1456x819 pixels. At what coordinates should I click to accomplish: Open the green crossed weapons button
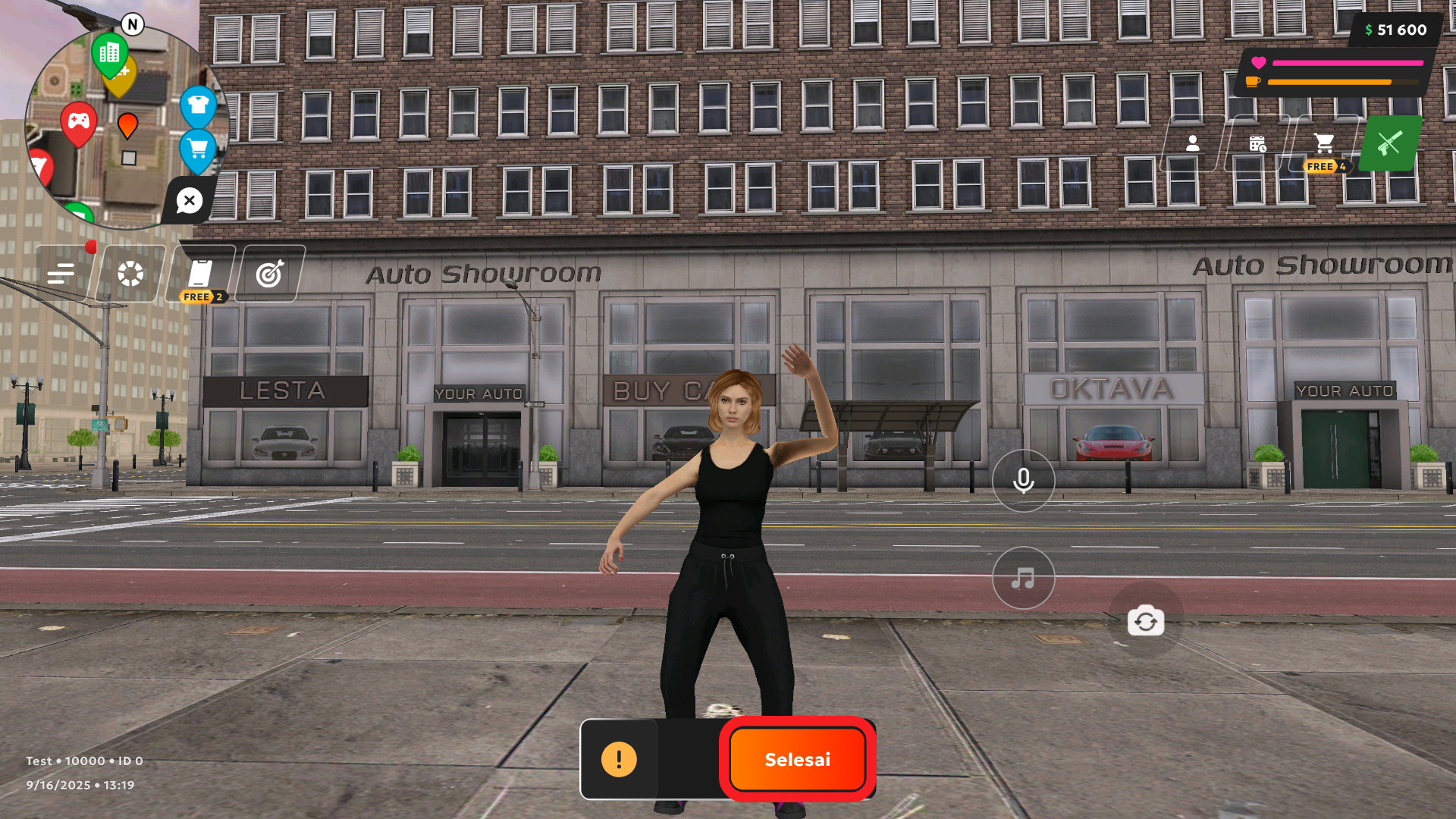(1389, 143)
